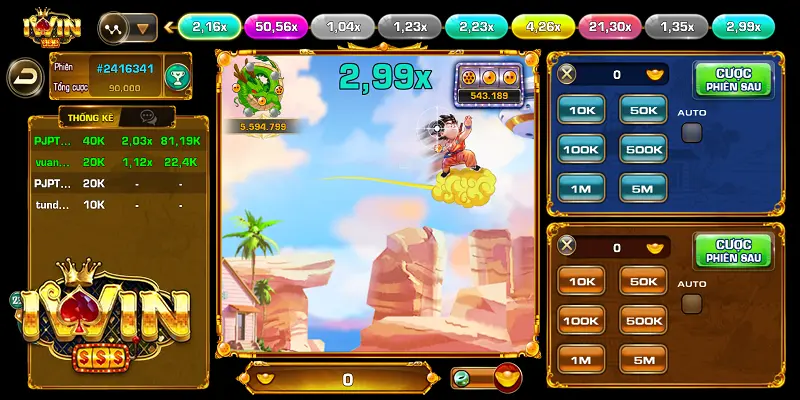Pick the blue 5M bet chip

[643, 187]
